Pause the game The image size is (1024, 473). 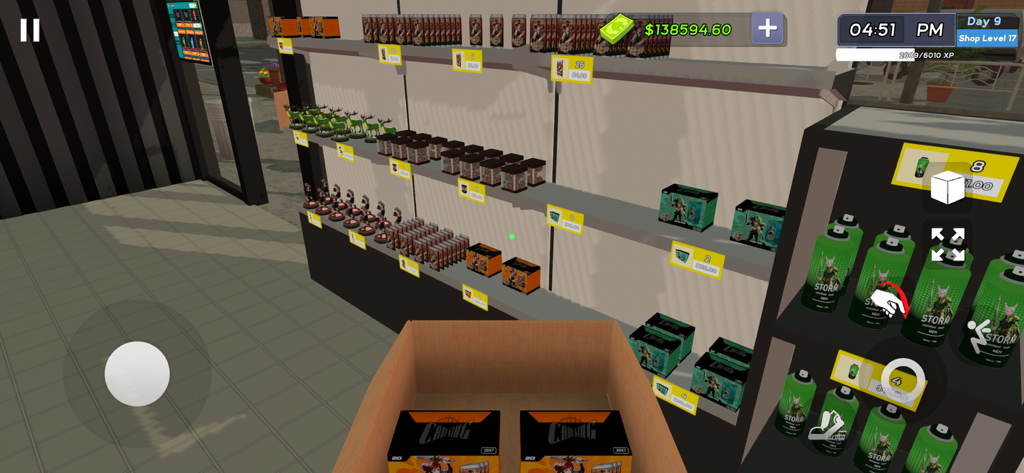[30, 30]
